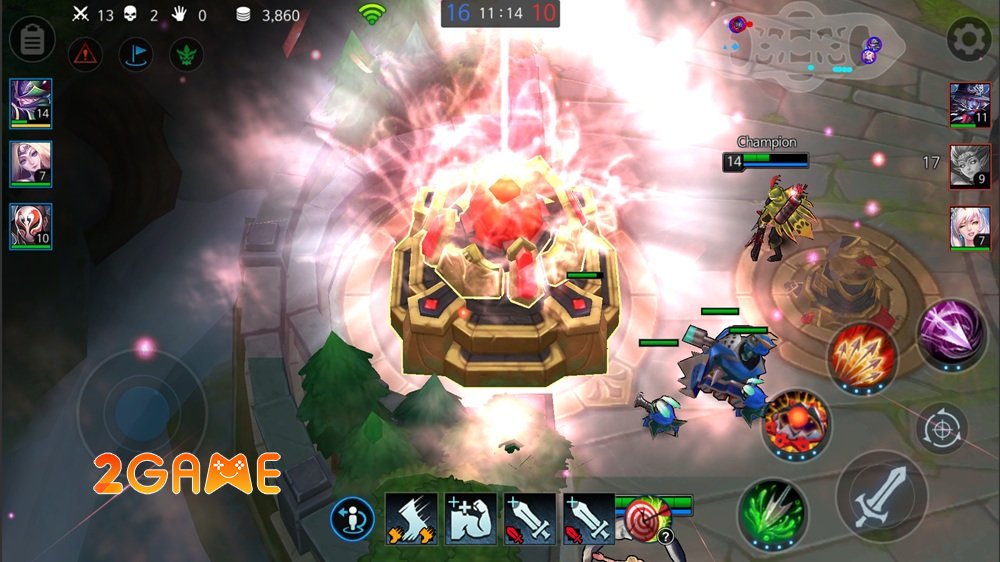Tap the blue recall-to-base button

coord(353,518)
